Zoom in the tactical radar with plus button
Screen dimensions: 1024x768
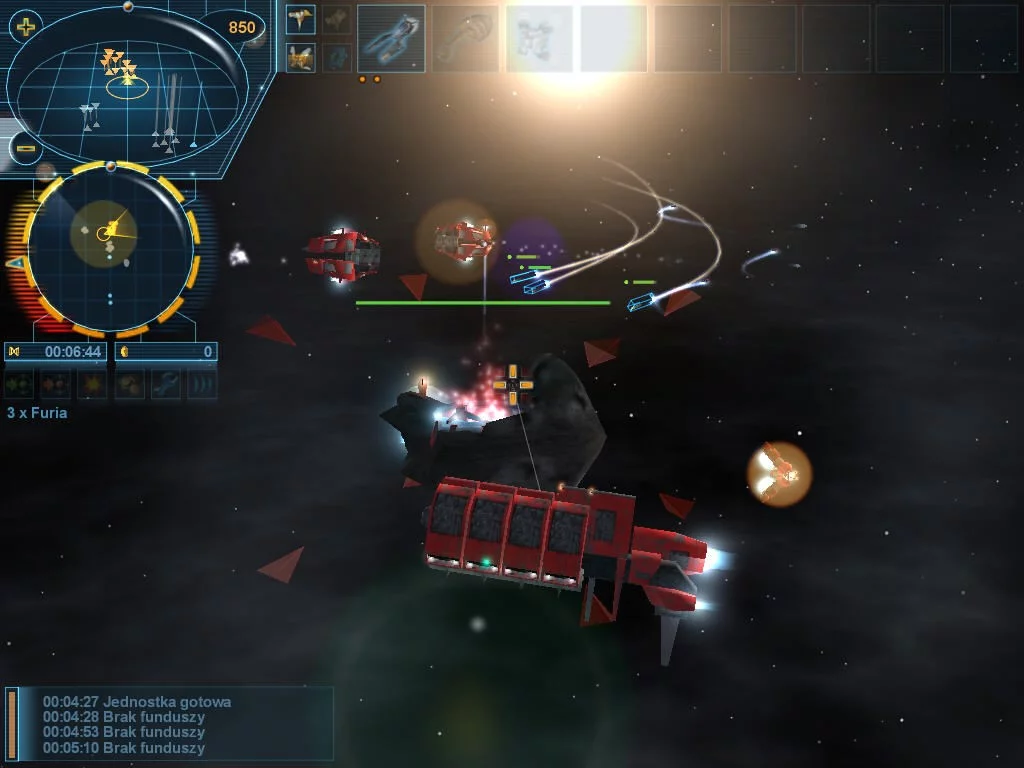point(25,27)
